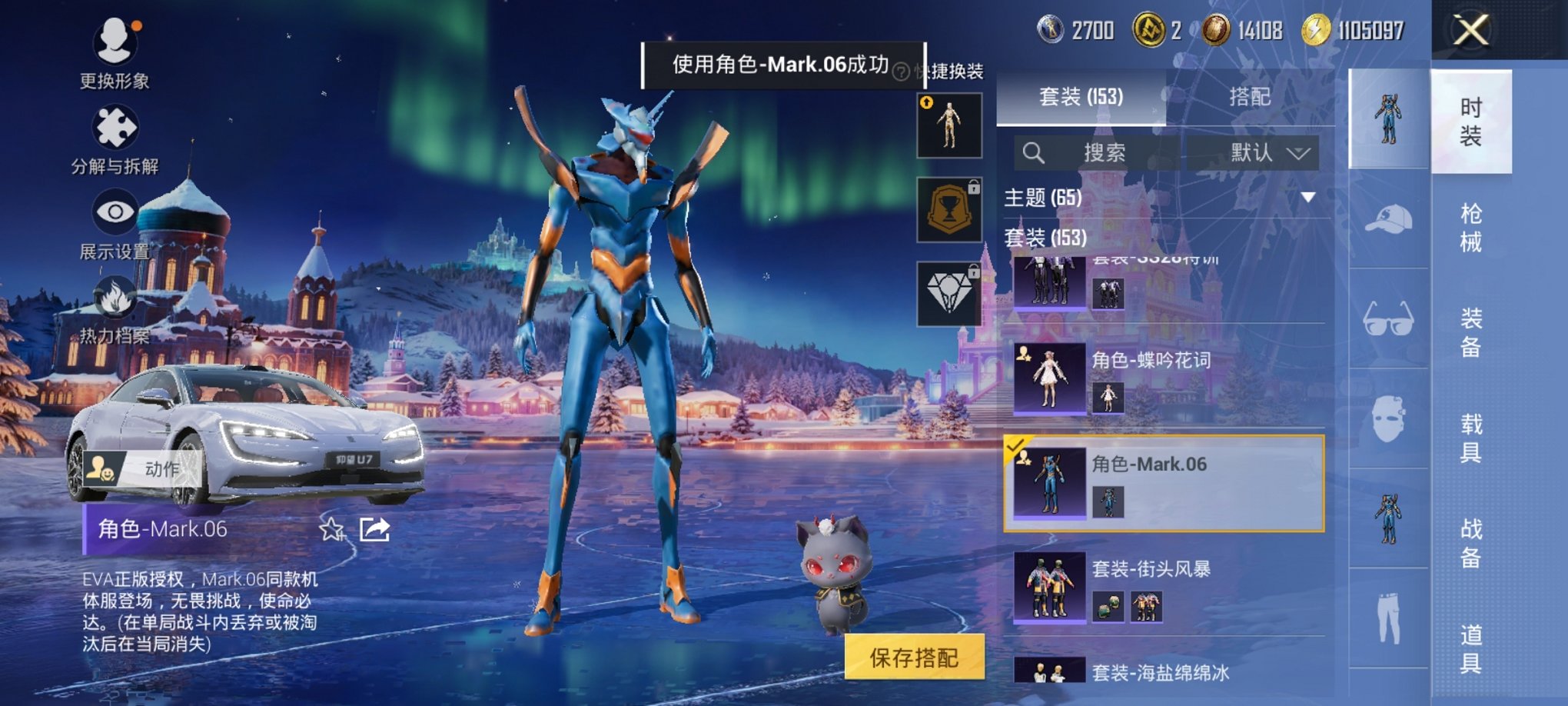Toggle the checkmark on 角色-Mark.06 entry
Screen dimensions: 1568x706
pos(1016,445)
